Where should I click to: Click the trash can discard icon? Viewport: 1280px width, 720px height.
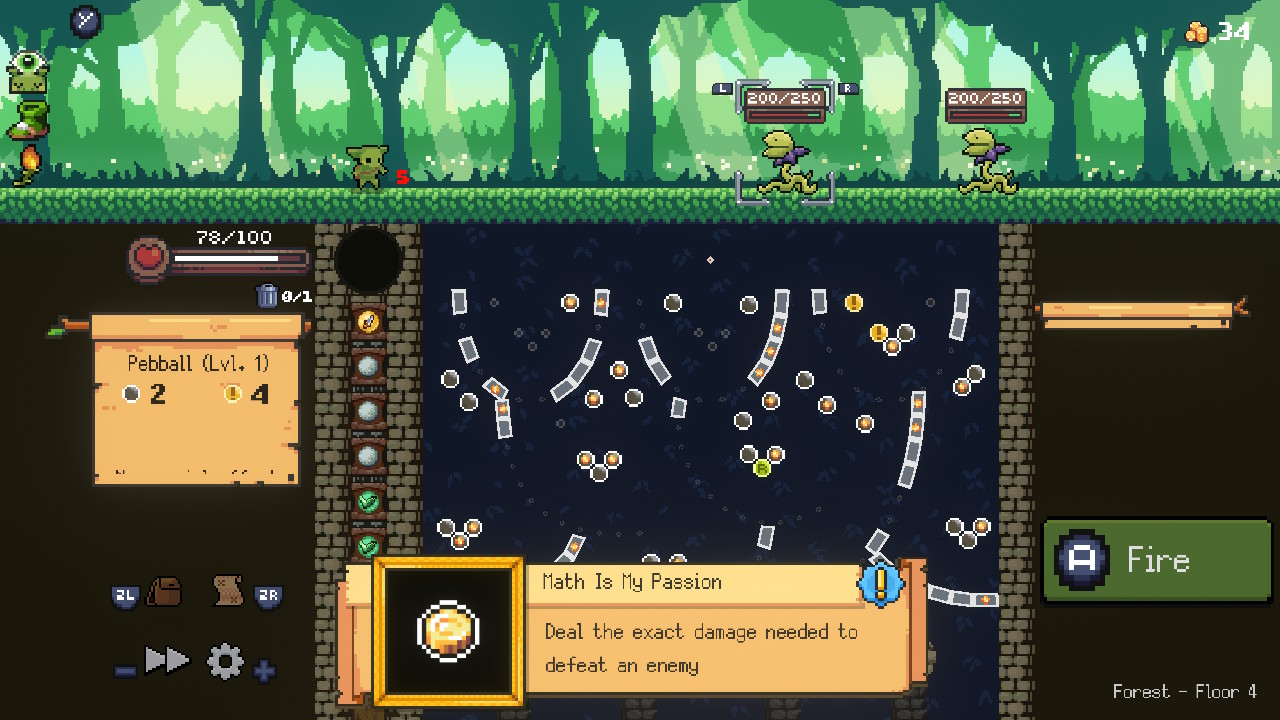pyautogui.click(x=267, y=295)
